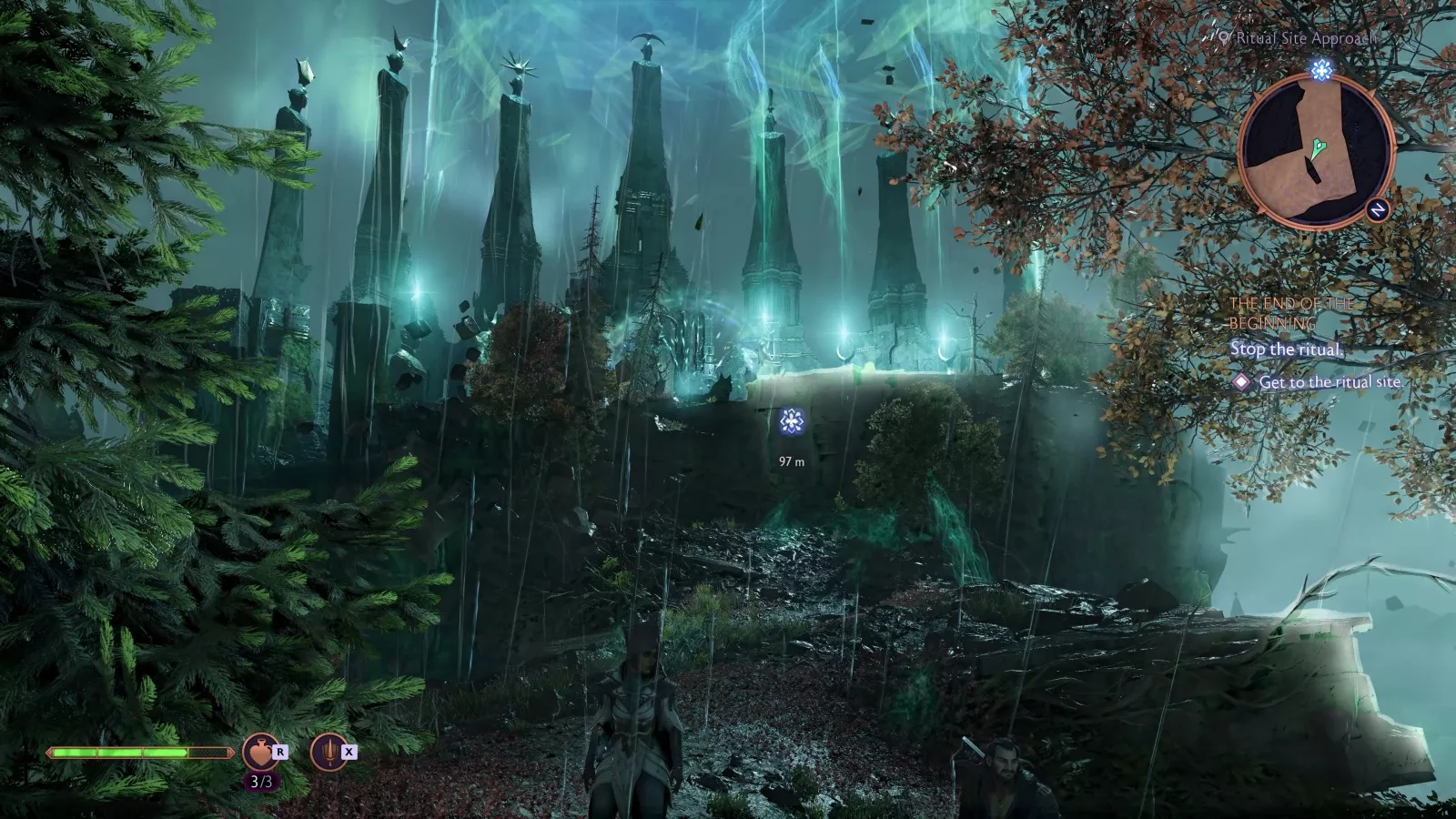This screenshot has width=1456, height=819.
Task: Open the circular minimap
Action: tap(1316, 151)
